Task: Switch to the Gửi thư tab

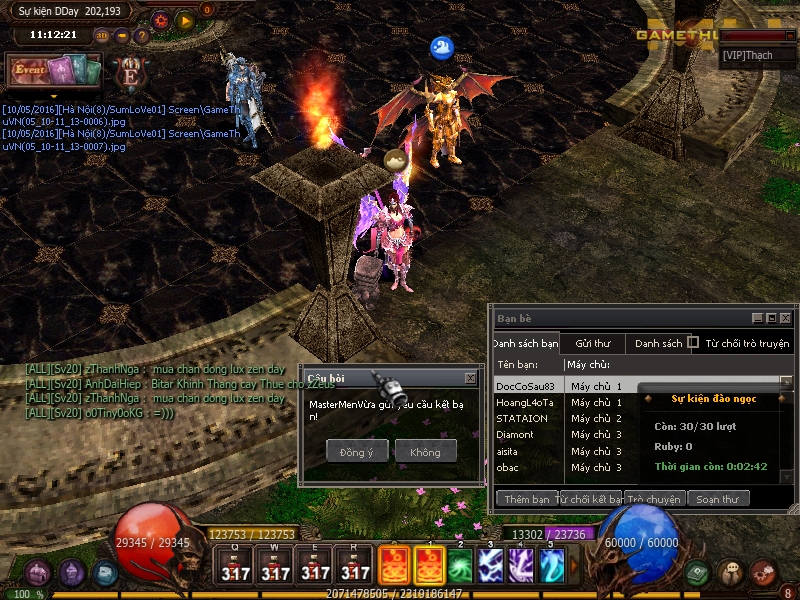Action: [592, 343]
